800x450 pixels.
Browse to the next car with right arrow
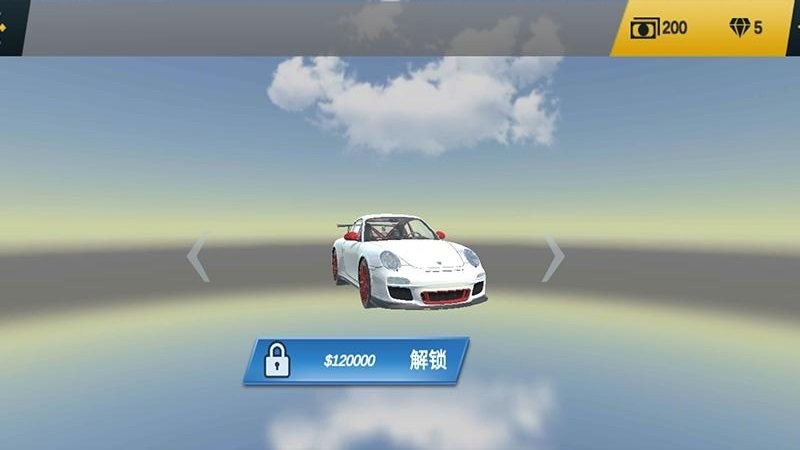[x=553, y=260]
